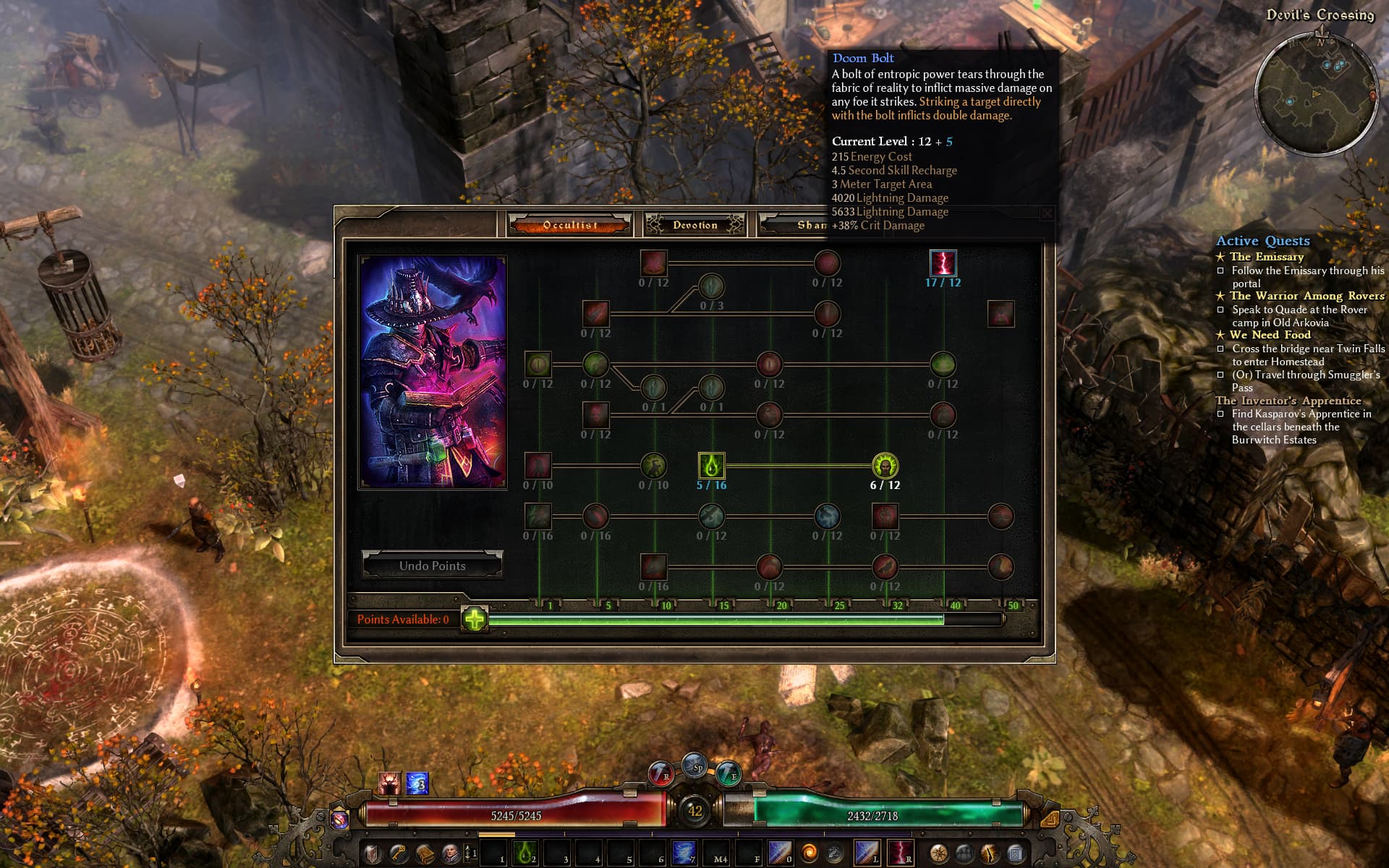Select The Emissary quest in Active Quests
The width and height of the screenshot is (1389, 868).
[1266, 257]
